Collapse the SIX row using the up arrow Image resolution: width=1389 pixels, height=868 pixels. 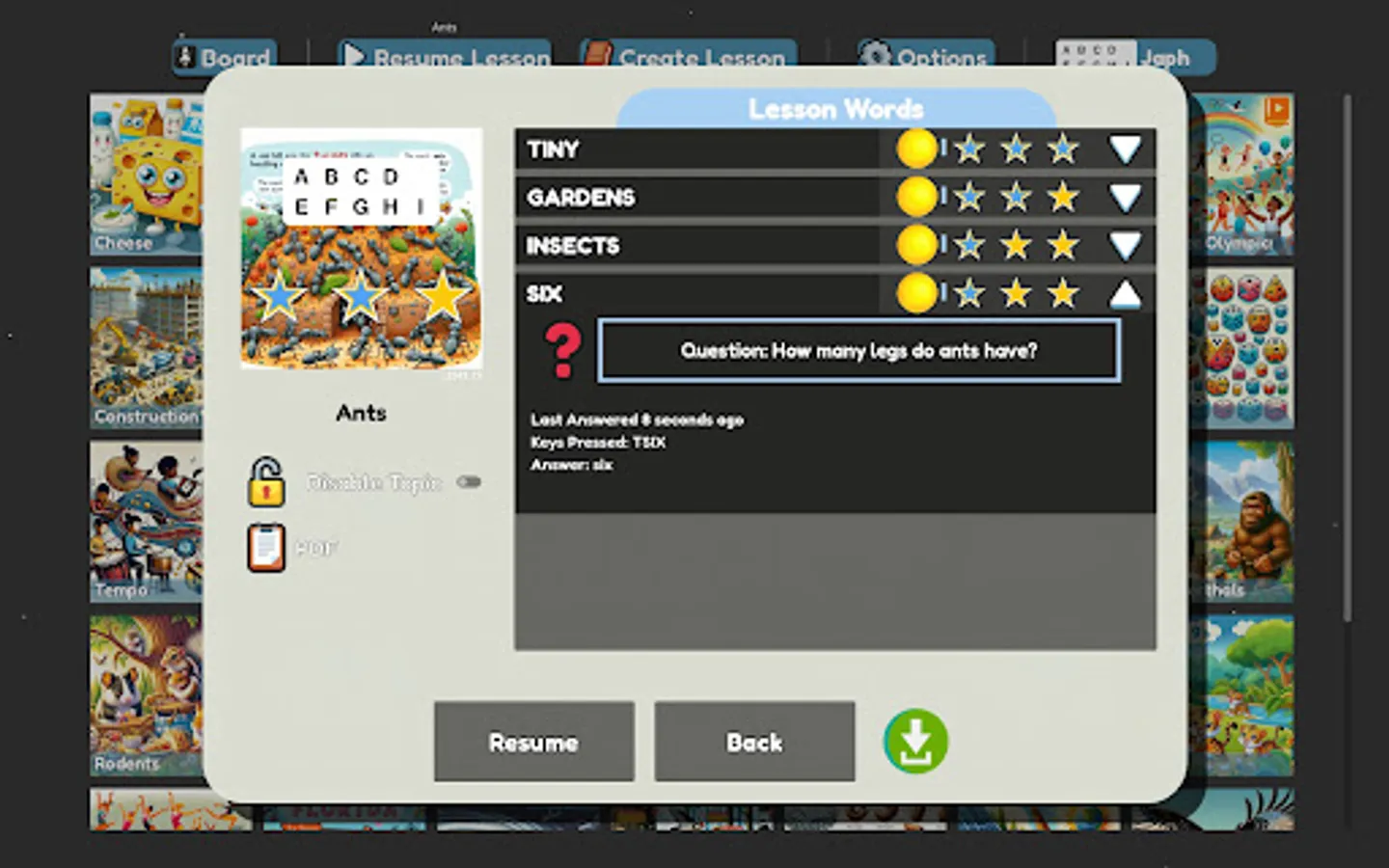pyautogui.click(x=1125, y=294)
